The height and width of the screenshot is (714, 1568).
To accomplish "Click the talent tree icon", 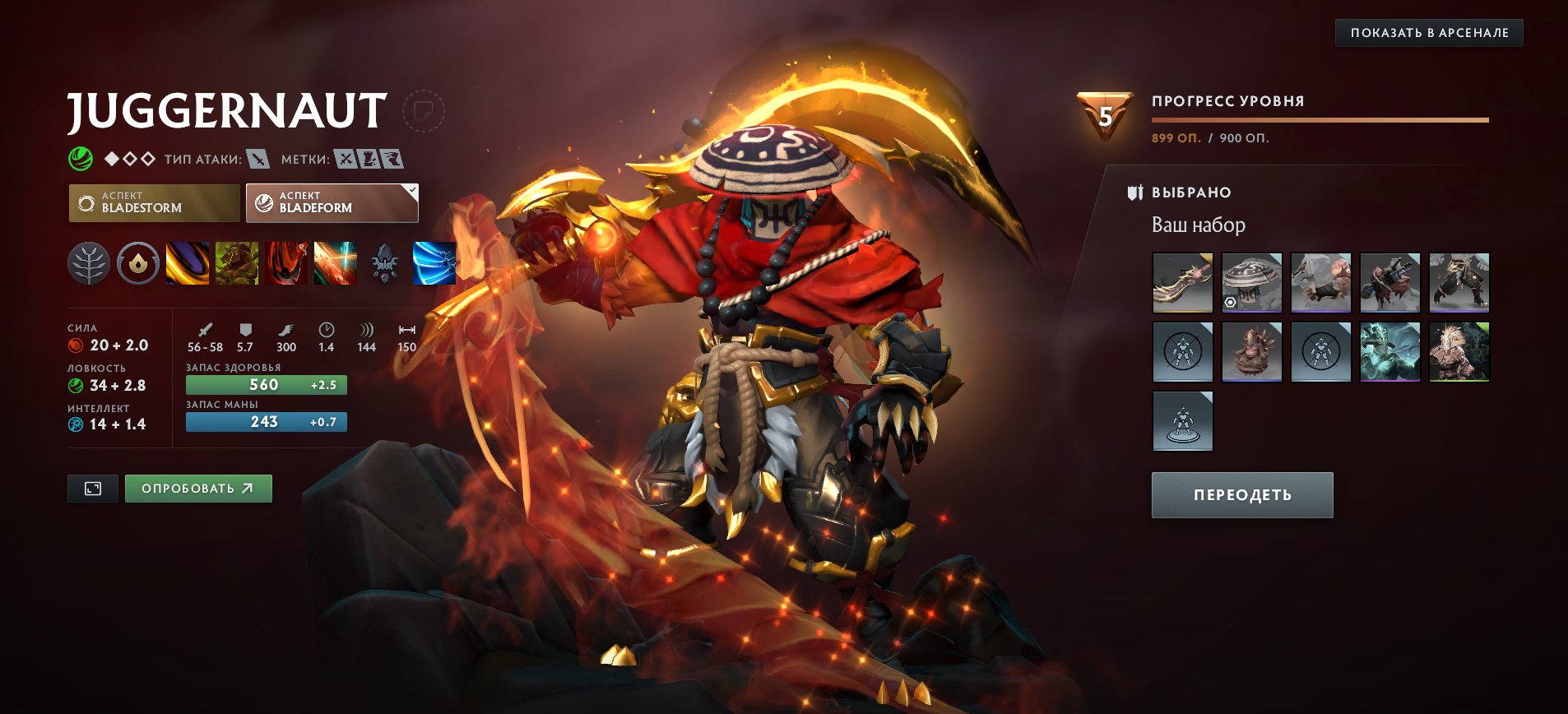I will coord(90,263).
